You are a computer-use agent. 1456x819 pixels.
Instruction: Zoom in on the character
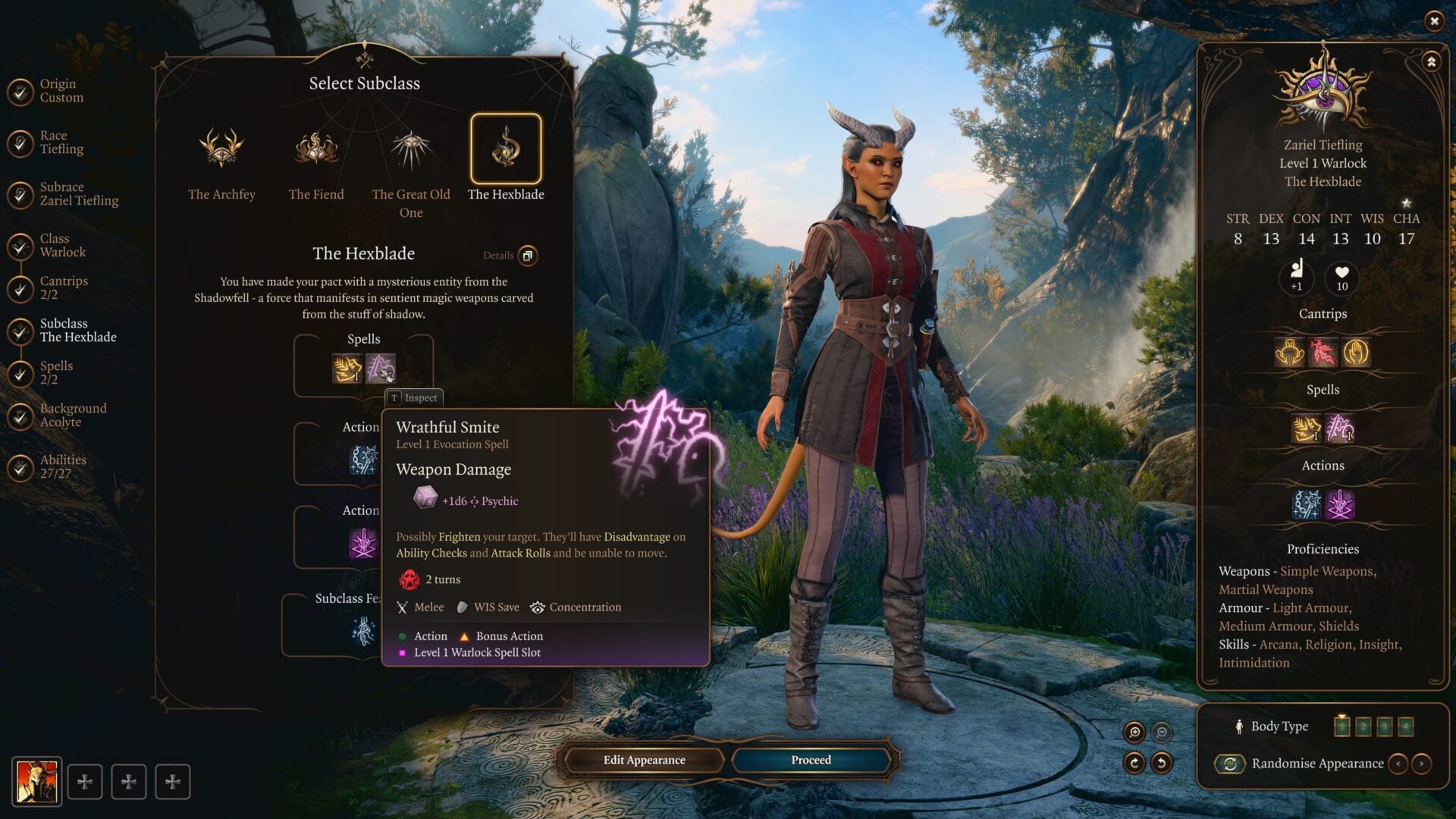(x=1134, y=732)
